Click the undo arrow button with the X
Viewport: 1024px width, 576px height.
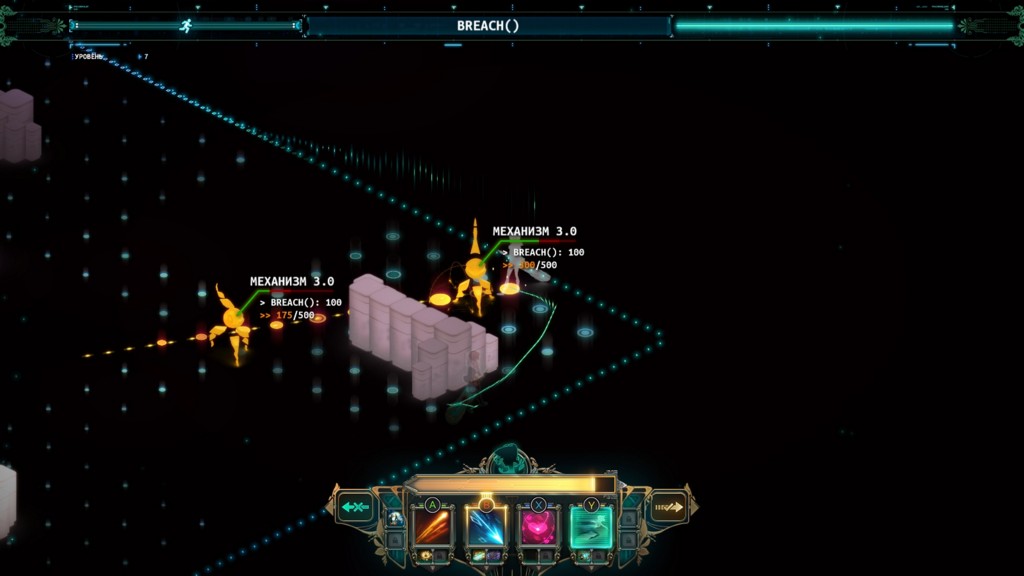tap(355, 507)
